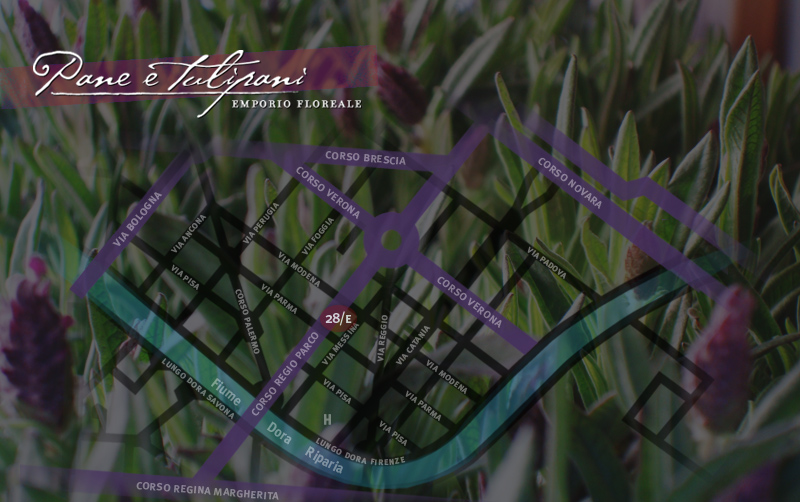The height and width of the screenshot is (502, 800).
Task: Click the H hospital marker on map
Action: pos(327,419)
